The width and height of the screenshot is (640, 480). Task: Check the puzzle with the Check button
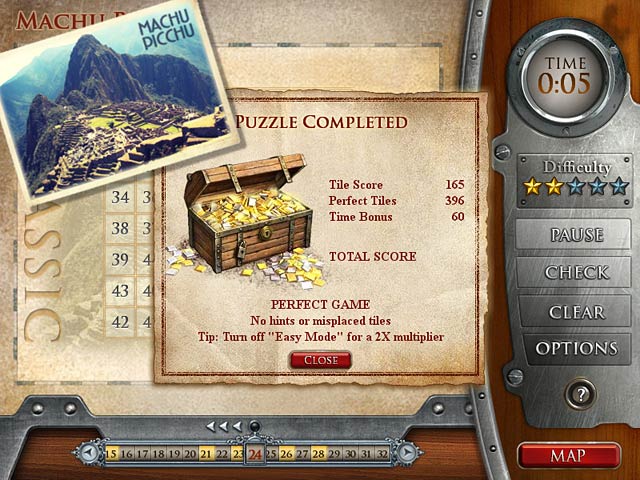[577, 272]
